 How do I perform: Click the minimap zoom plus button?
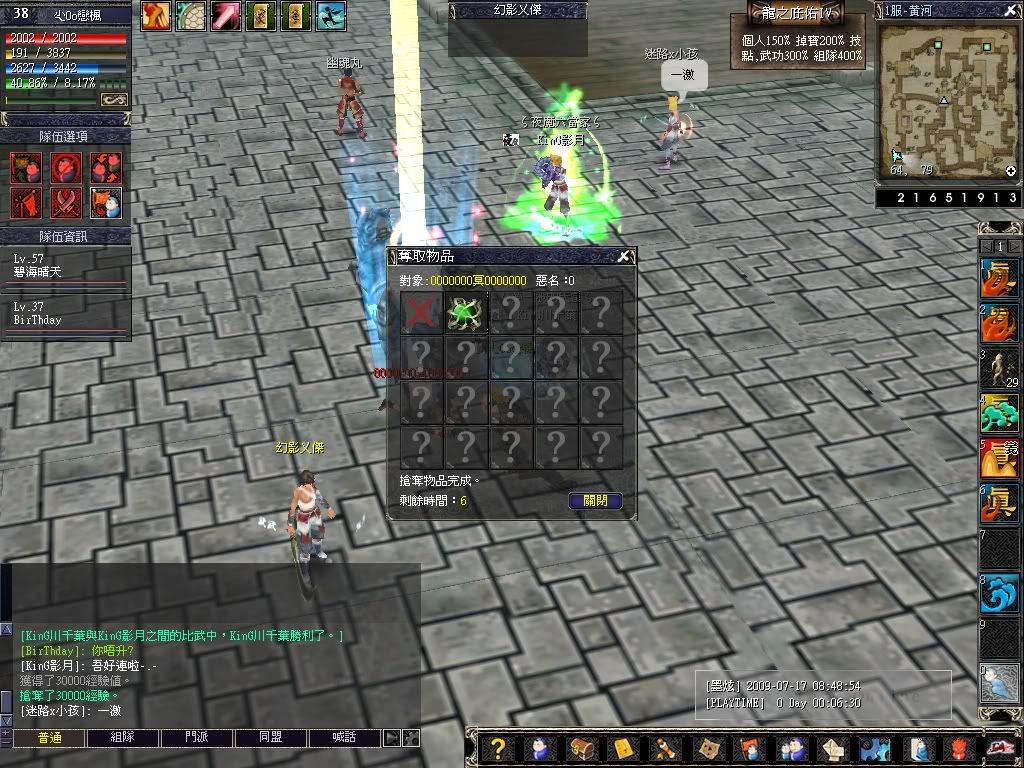(1011, 171)
